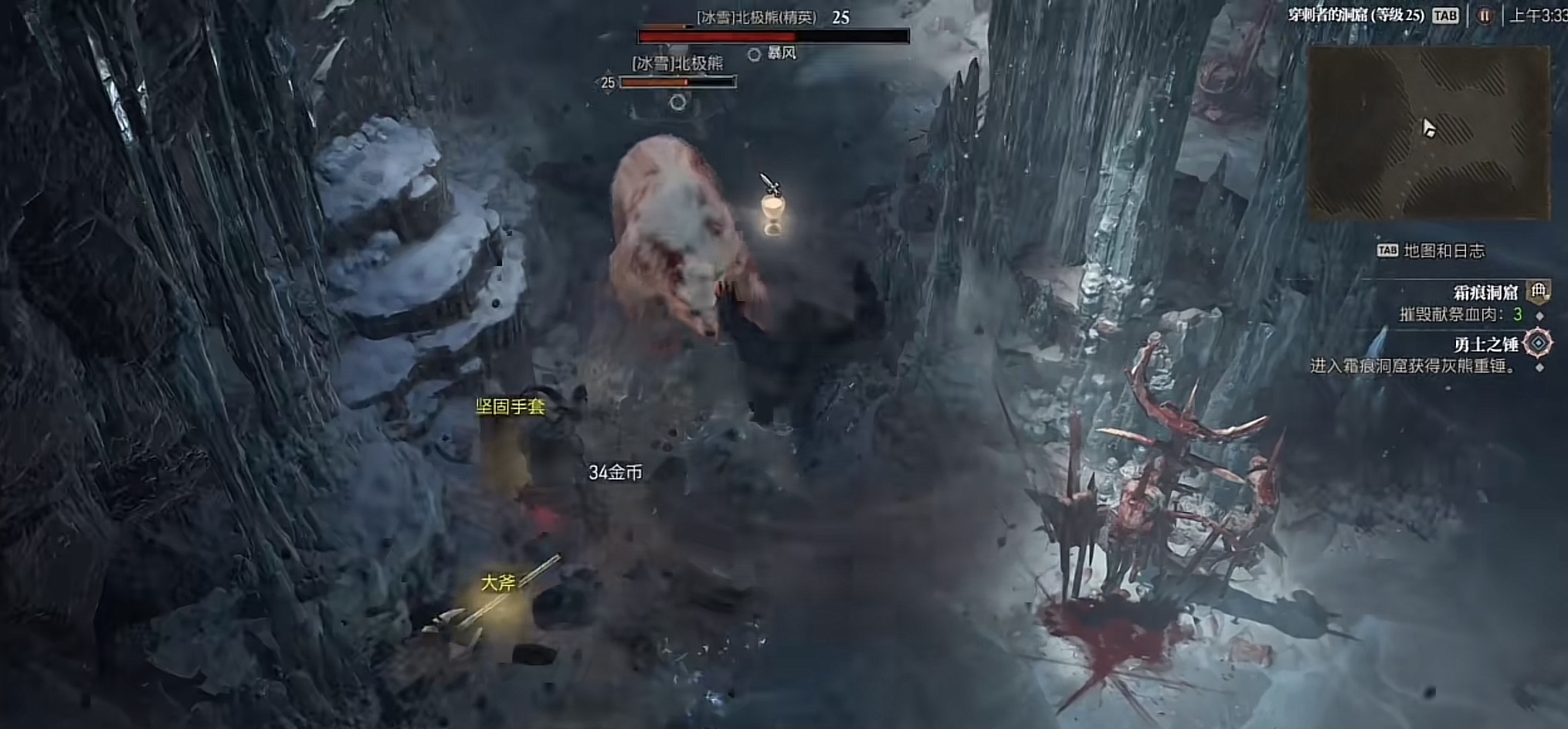Open 地图和日志 map and journal

1432,250
